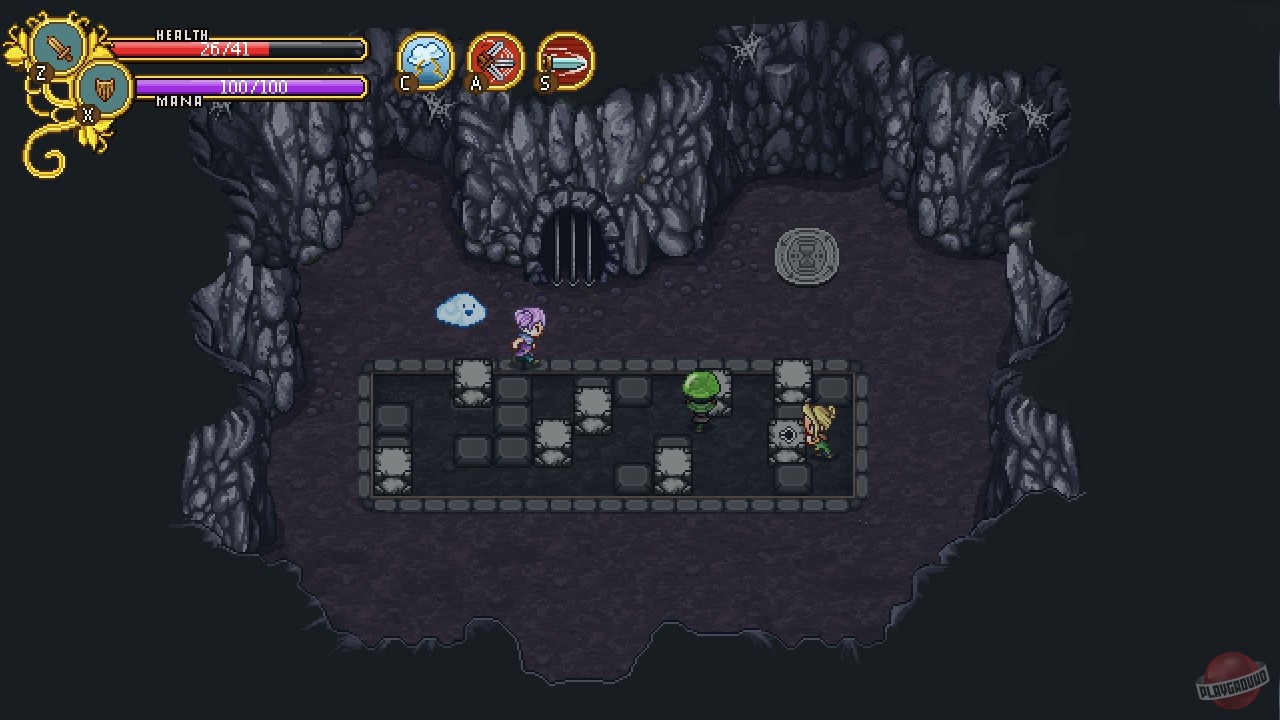Use the shield bash skill bound to A
This screenshot has height=720, width=1280.
[494, 62]
